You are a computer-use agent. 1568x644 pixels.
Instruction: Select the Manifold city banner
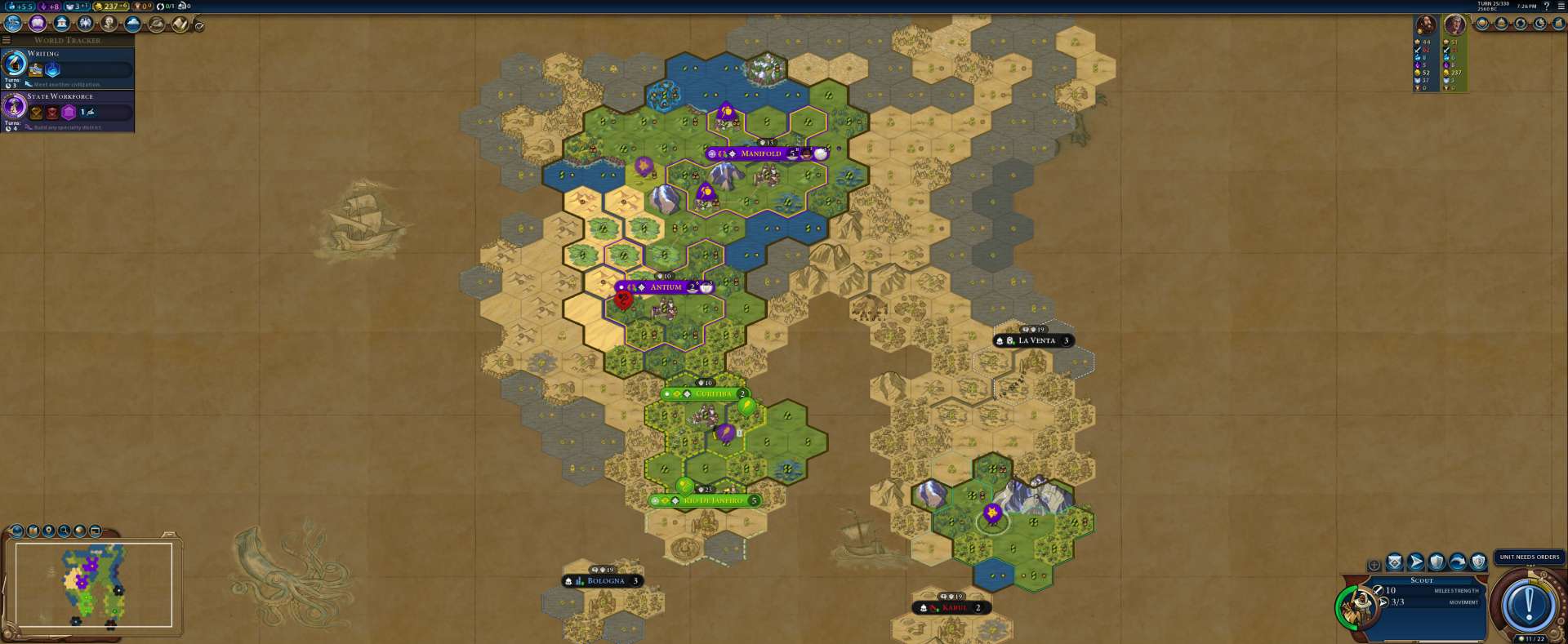(760, 153)
